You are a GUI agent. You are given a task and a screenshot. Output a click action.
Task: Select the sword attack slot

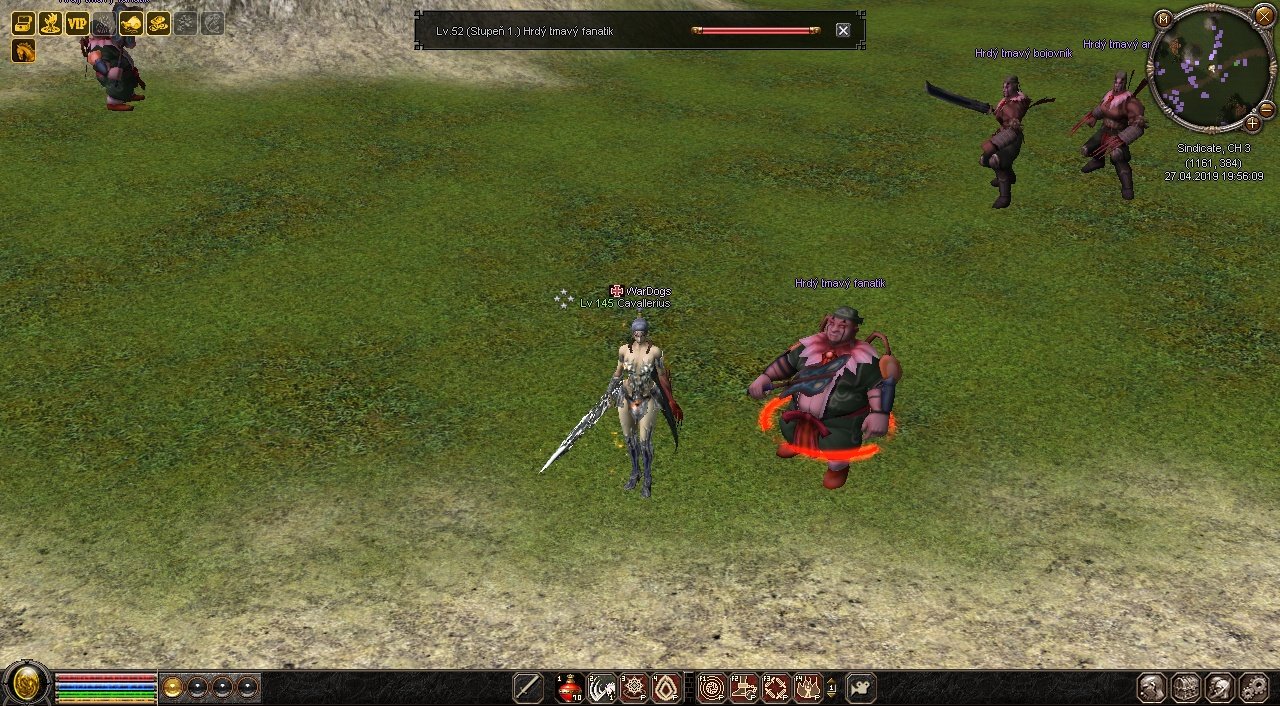[x=528, y=688]
